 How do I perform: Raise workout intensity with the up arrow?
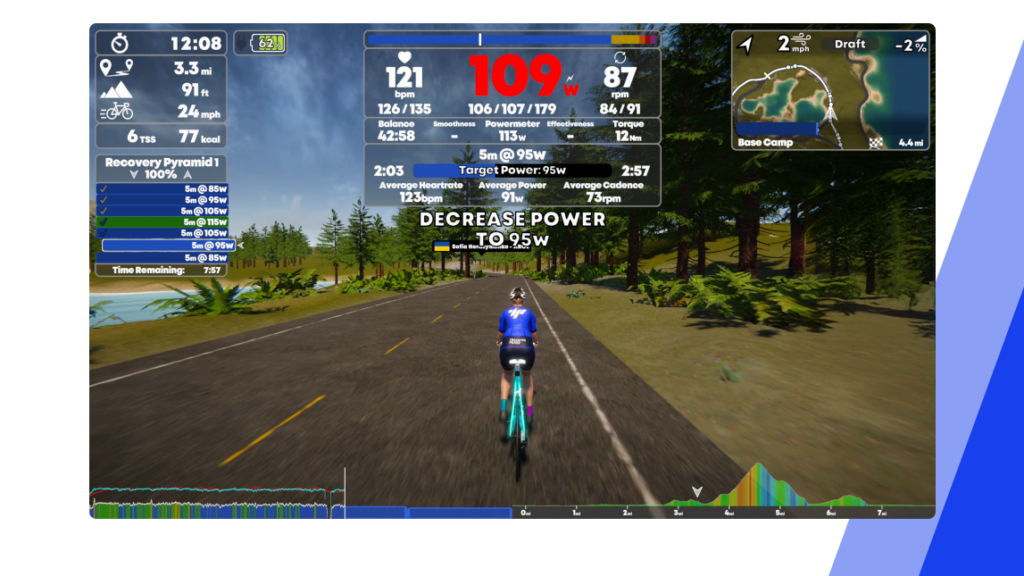tap(185, 175)
